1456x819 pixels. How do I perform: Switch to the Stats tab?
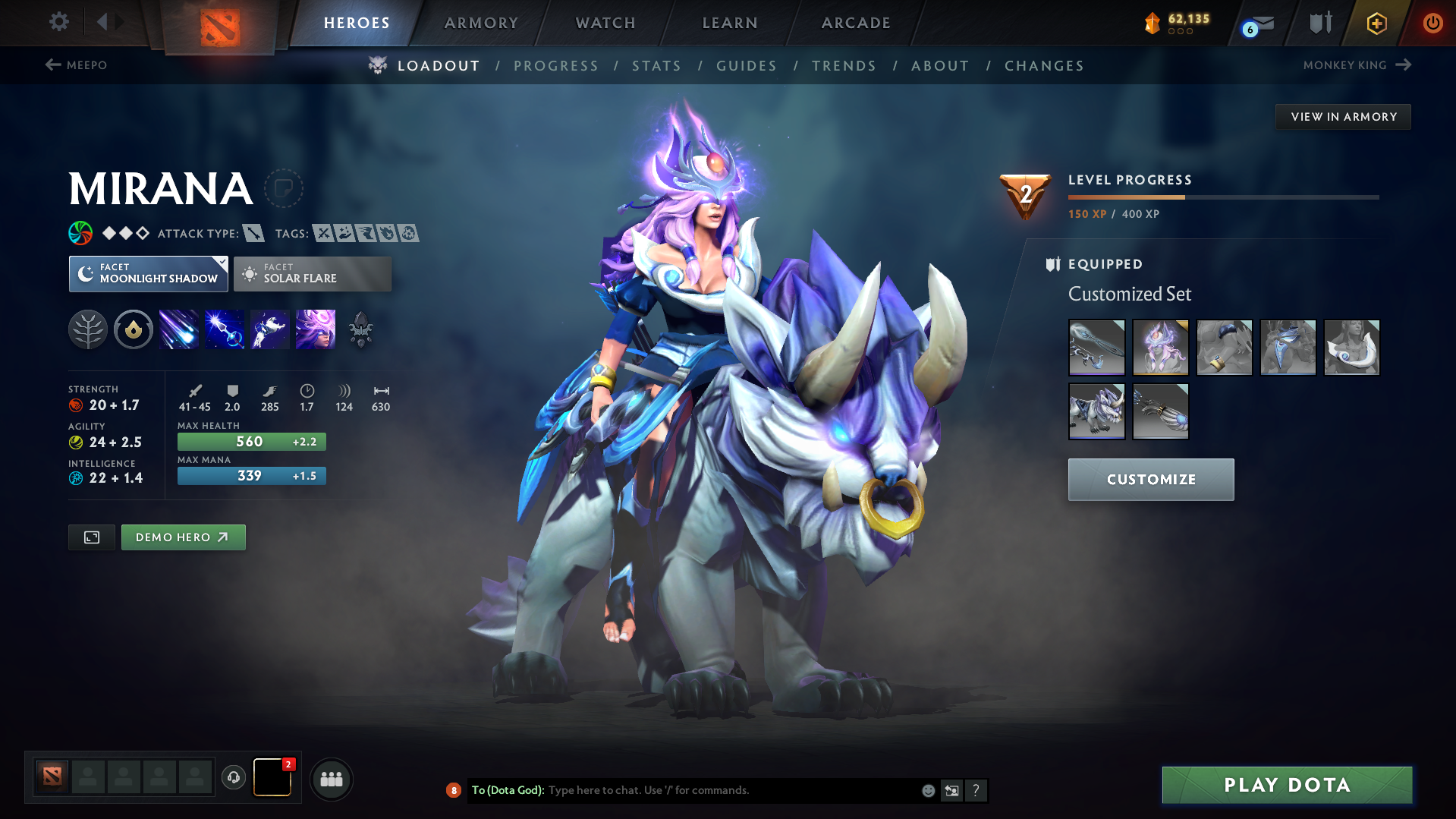pos(656,66)
